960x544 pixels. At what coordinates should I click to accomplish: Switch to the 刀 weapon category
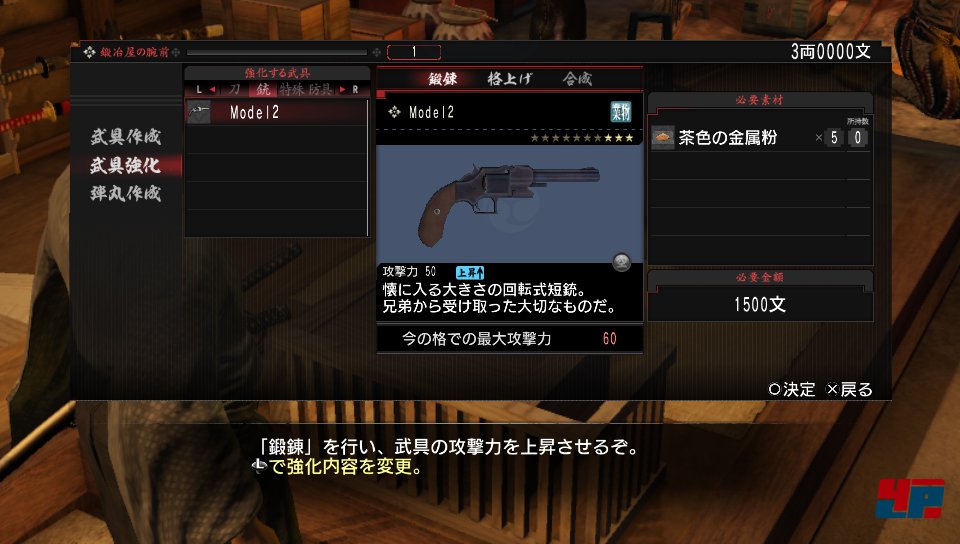tap(234, 90)
